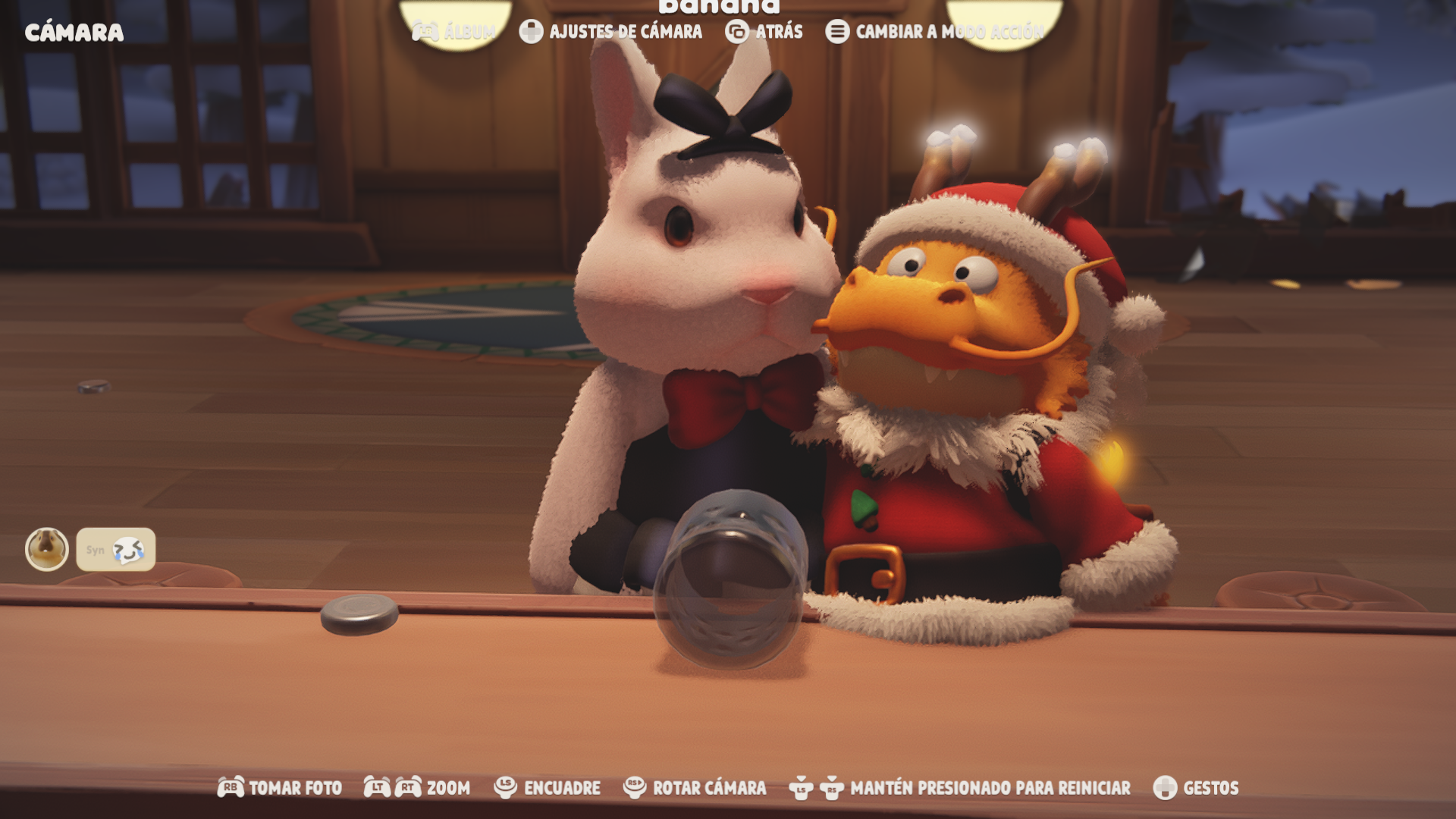Take a picture with Tomar Foto
This screenshot has height=819, width=1456.
click(x=280, y=788)
